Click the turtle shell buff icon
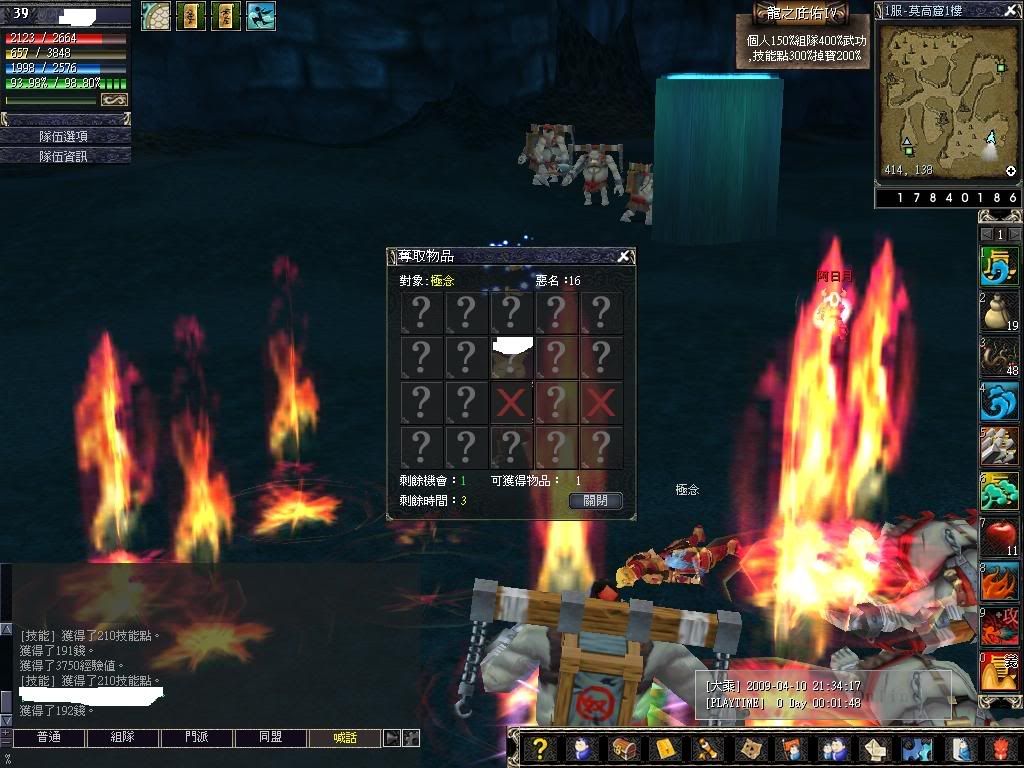 (156, 15)
